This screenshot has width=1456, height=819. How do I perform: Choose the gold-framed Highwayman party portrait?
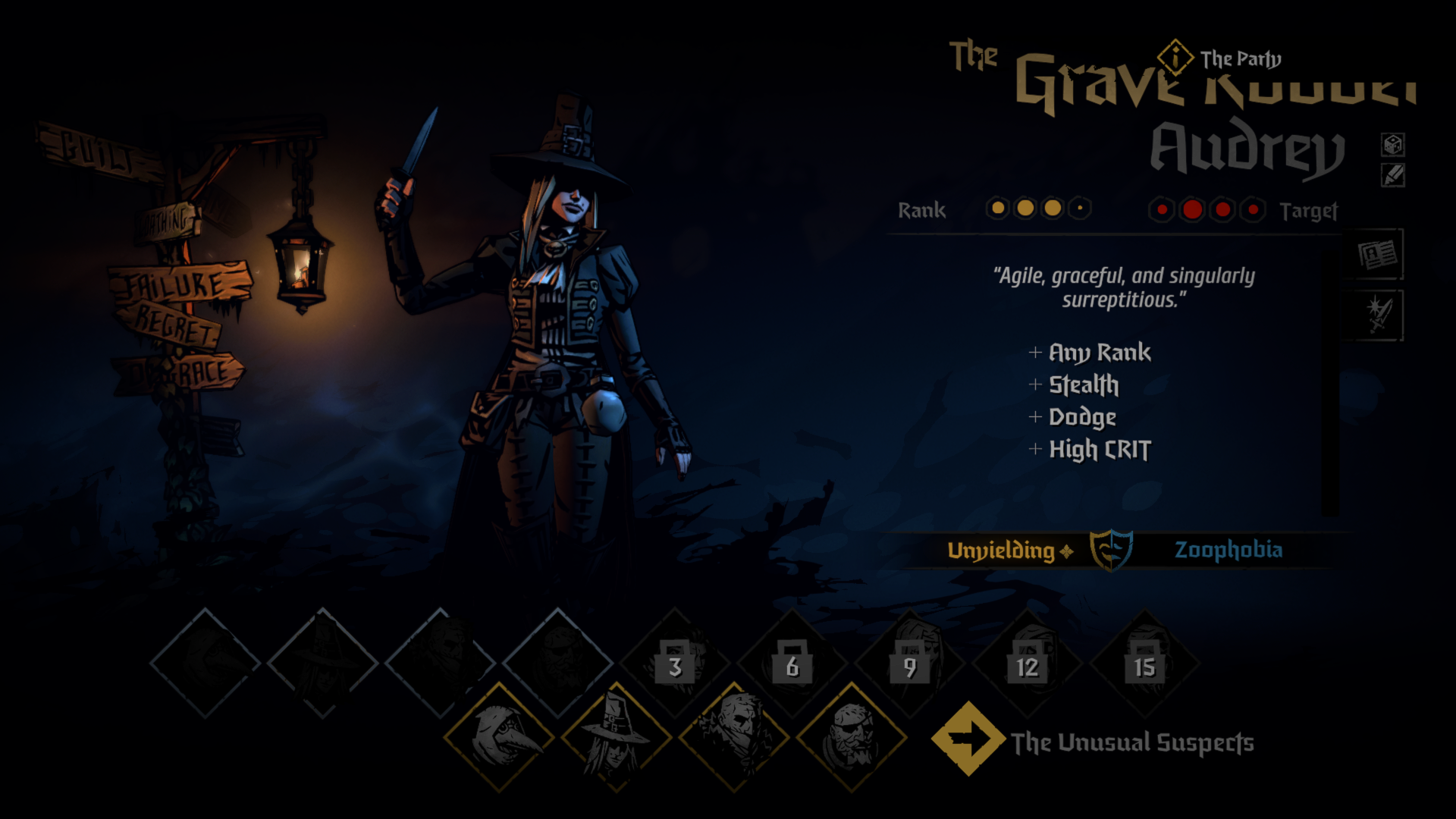tap(733, 737)
